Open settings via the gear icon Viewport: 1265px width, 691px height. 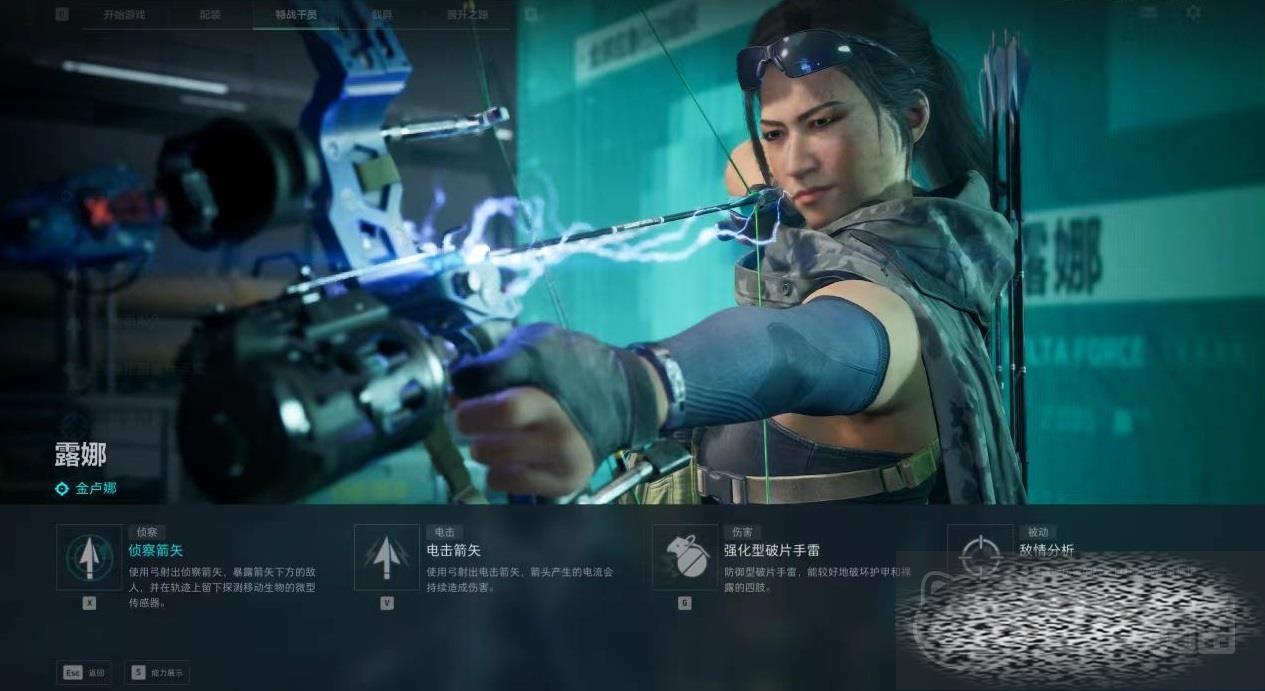click(1193, 13)
